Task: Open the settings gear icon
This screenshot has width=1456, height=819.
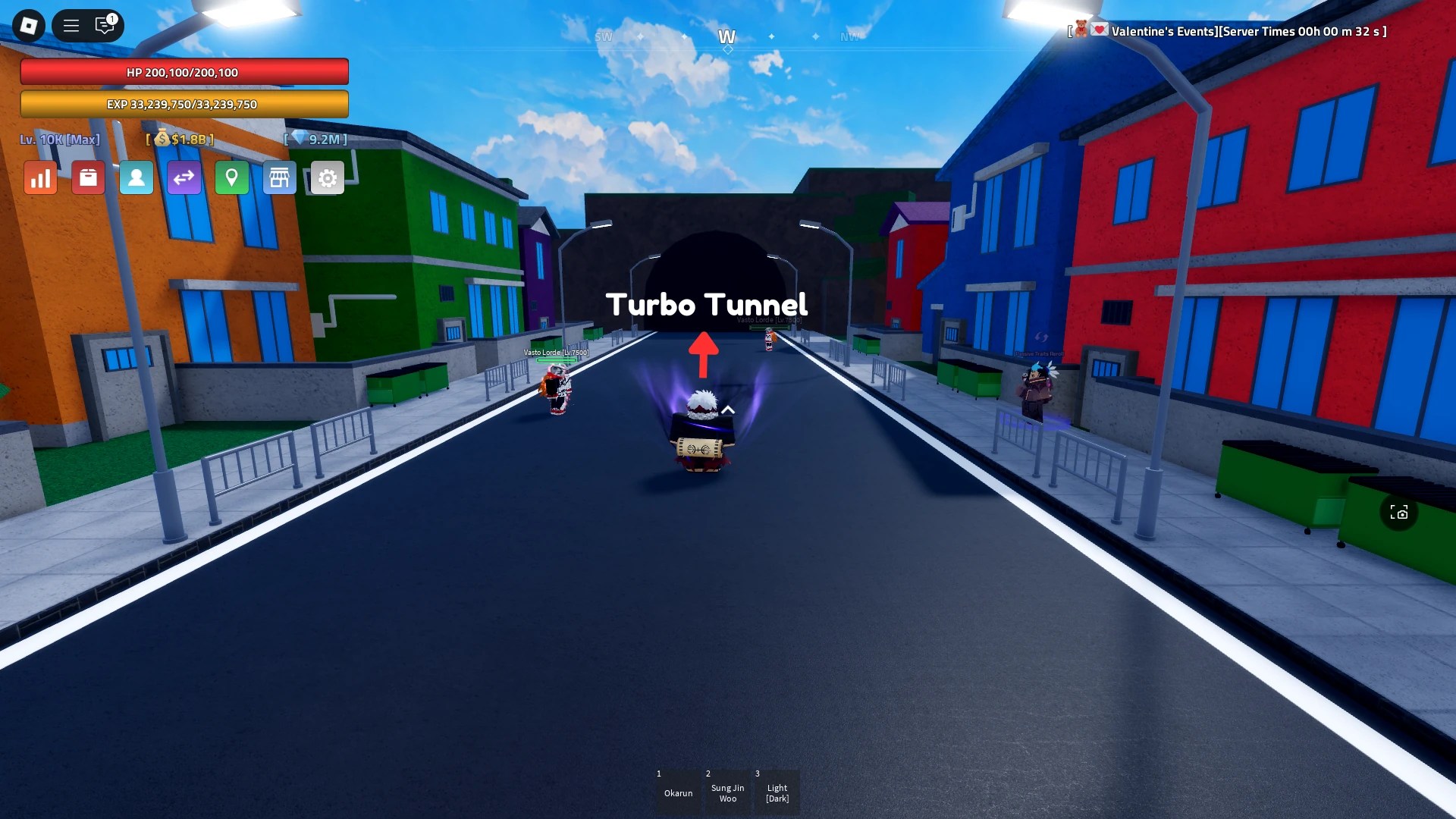Action: (x=328, y=177)
